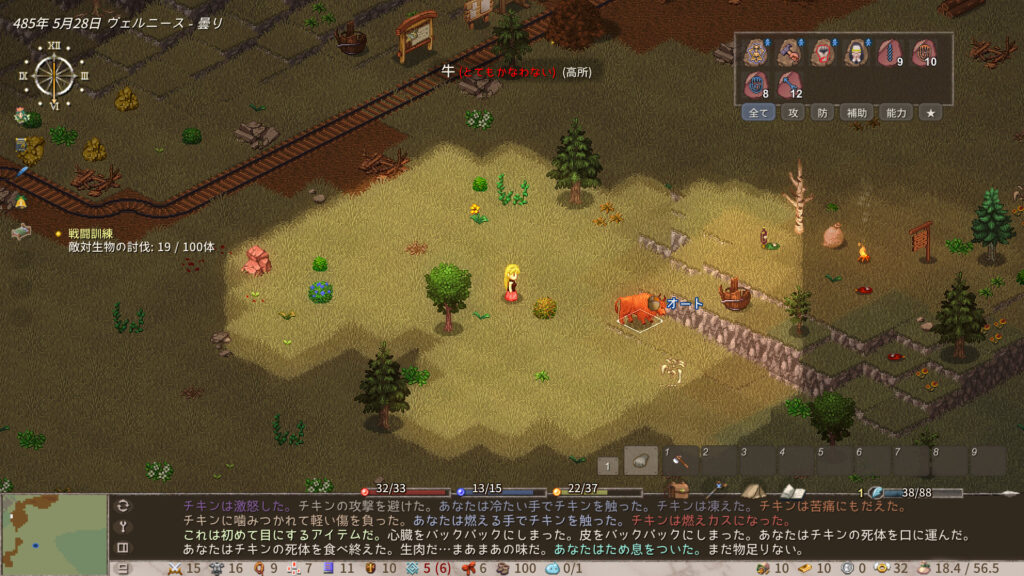
Task: Open the tent camp icon
Action: tap(753, 491)
